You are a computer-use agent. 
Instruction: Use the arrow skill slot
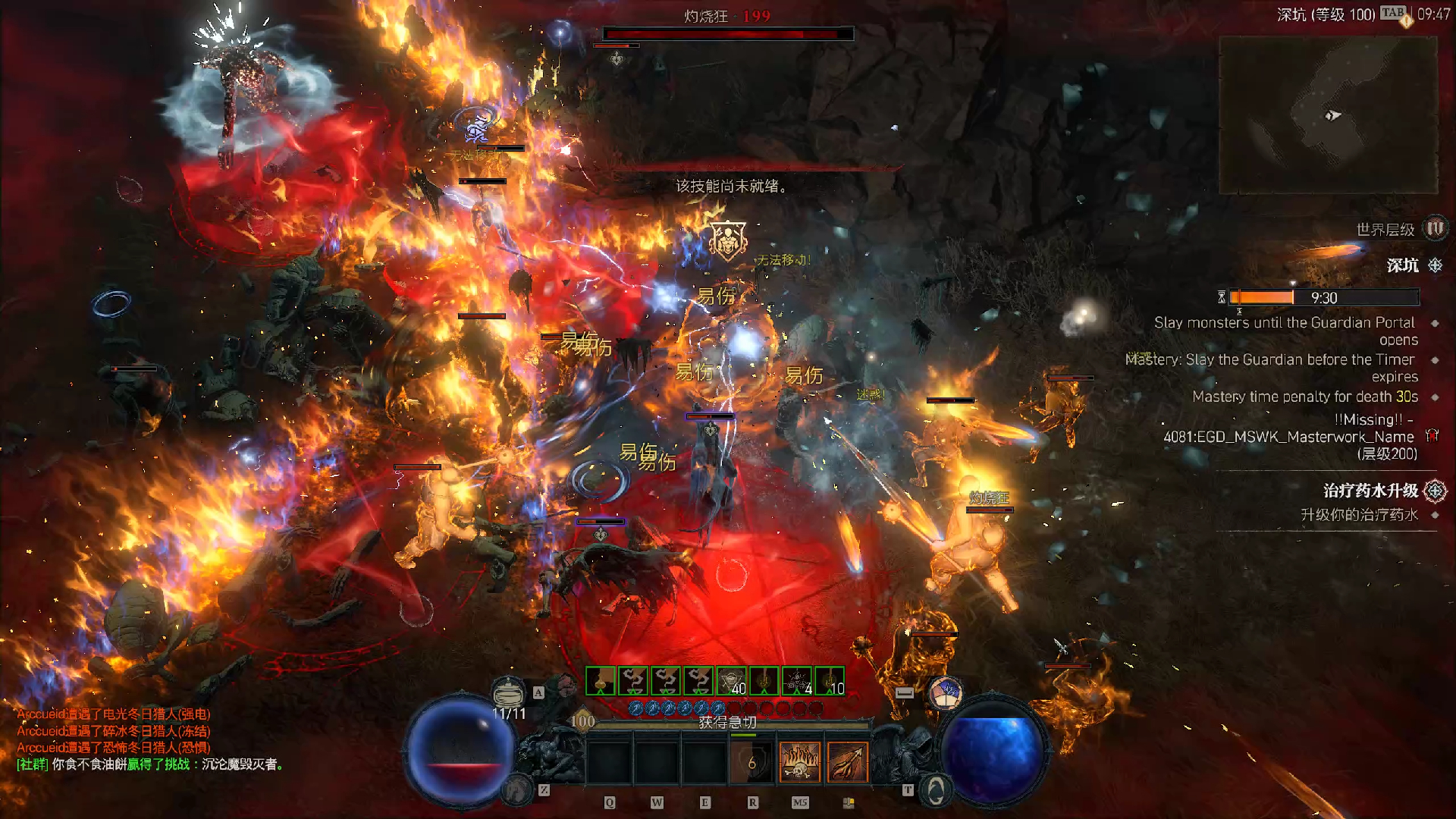[x=847, y=761]
